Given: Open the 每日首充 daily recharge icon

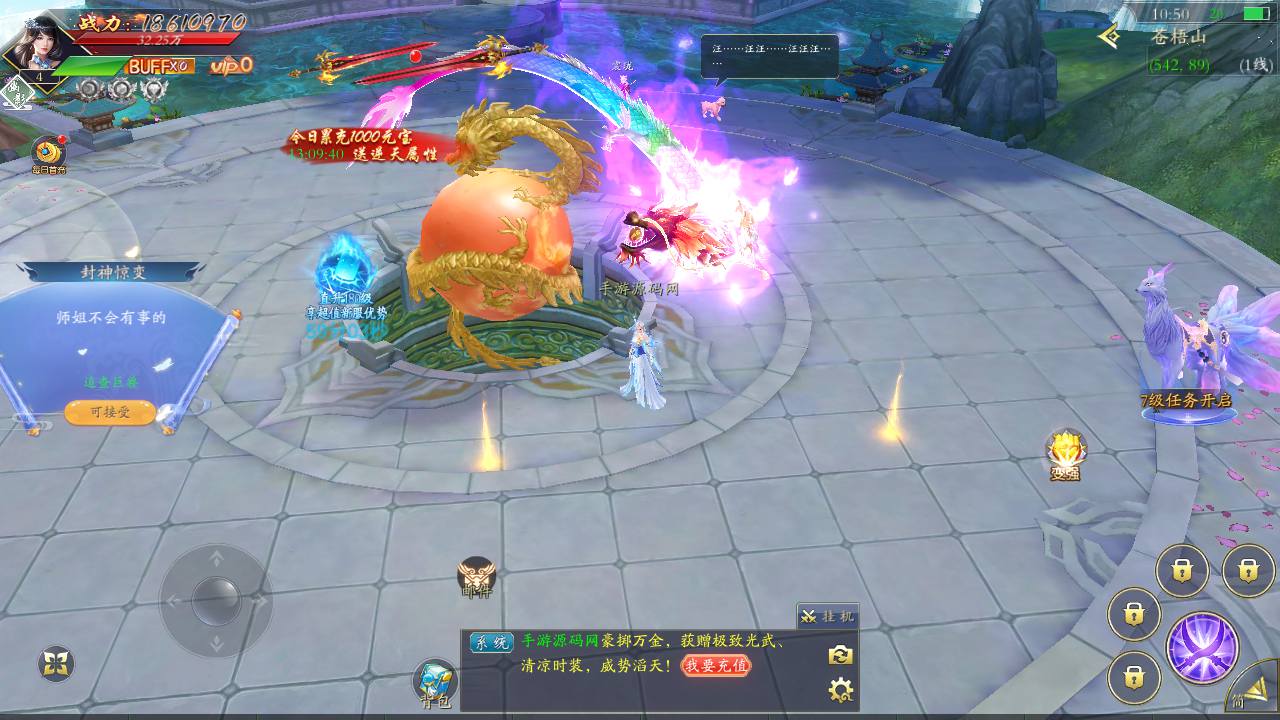Looking at the screenshot, I should click(48, 154).
